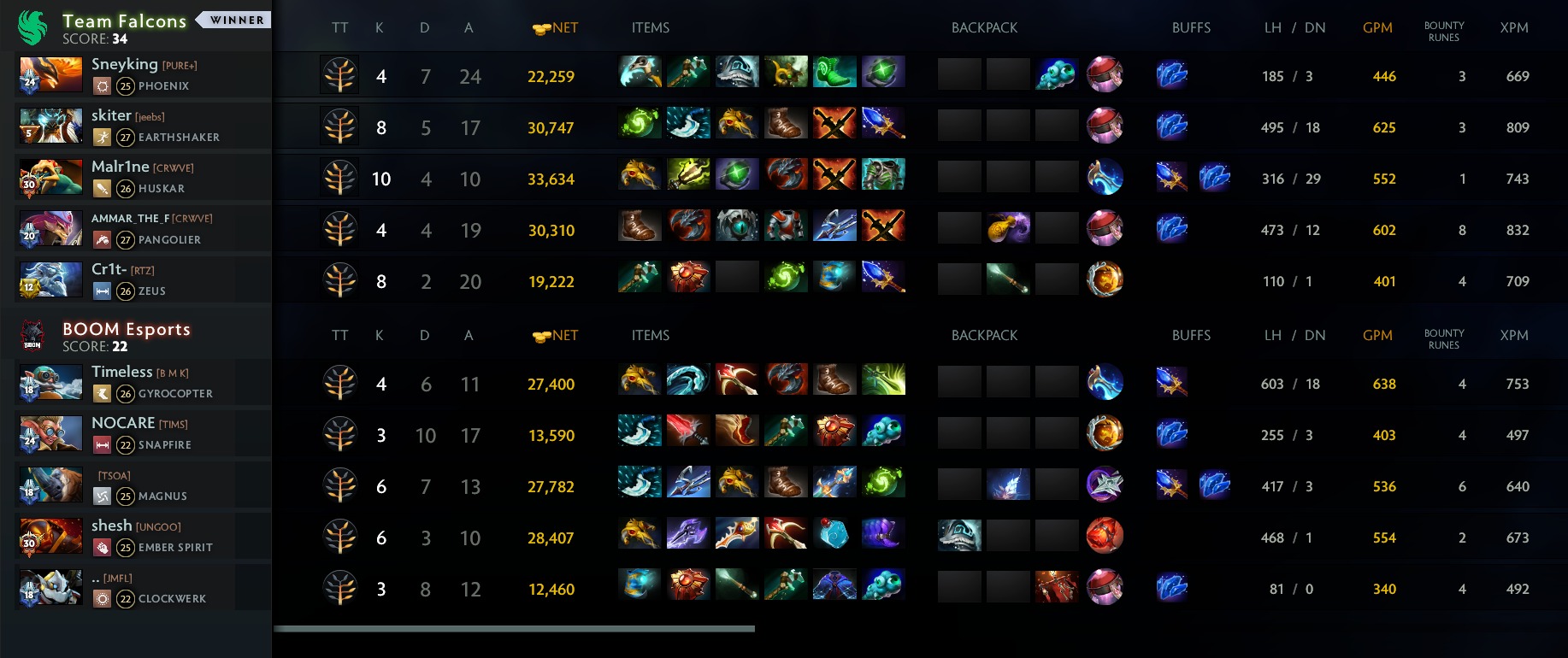
Task: Click the Clockwerk hero portrait
Action: click(50, 588)
